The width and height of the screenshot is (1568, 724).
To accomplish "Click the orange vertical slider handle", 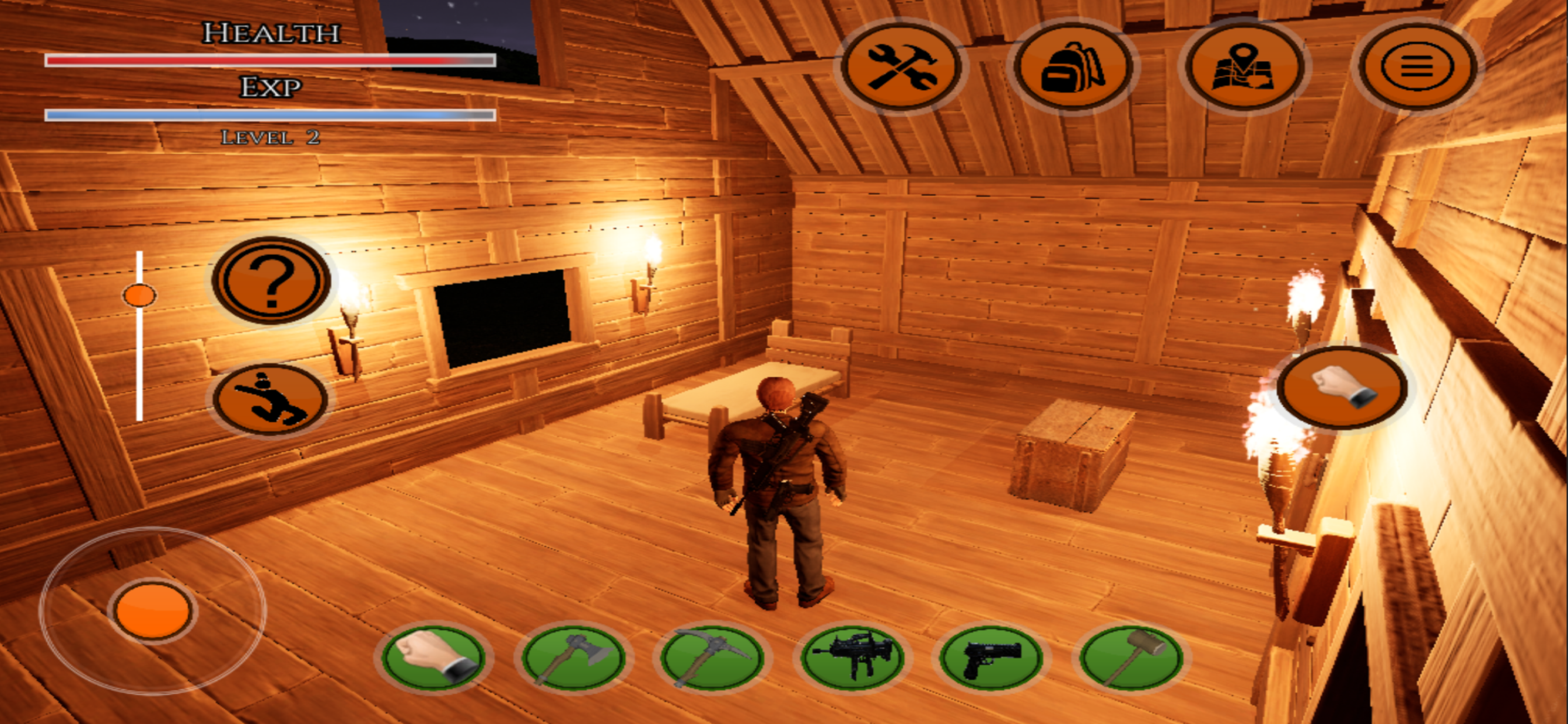I will [x=139, y=296].
